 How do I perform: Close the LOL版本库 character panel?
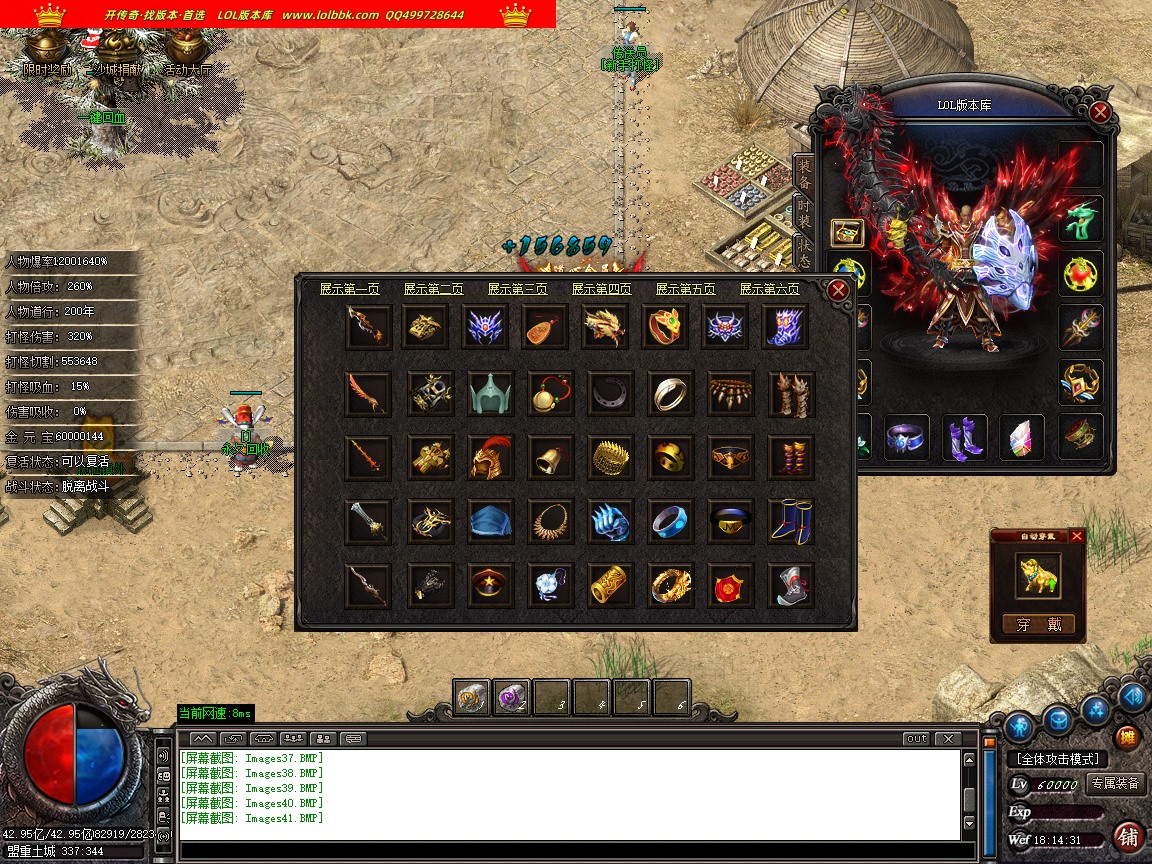[1100, 112]
